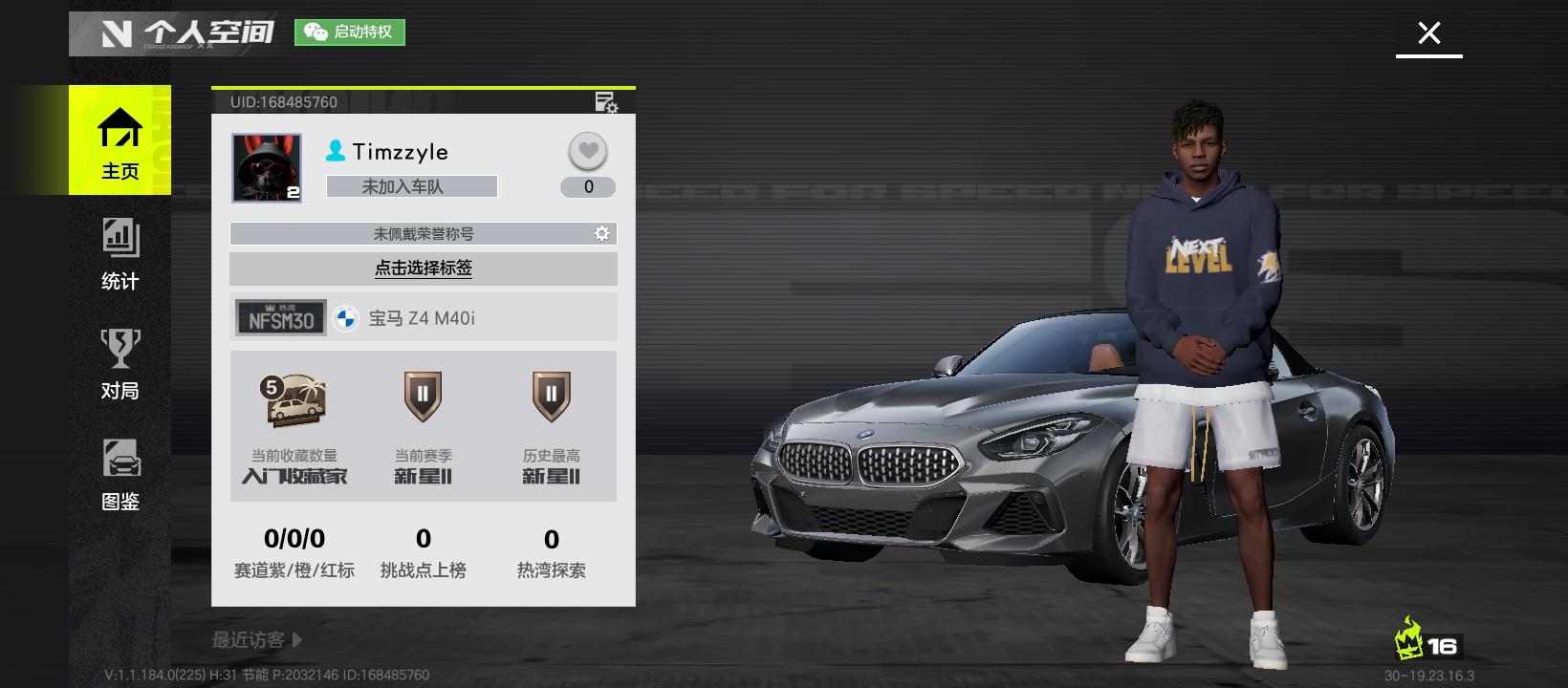Open card settings icon beside UID
Screen dimensions: 1568x688
point(606,101)
